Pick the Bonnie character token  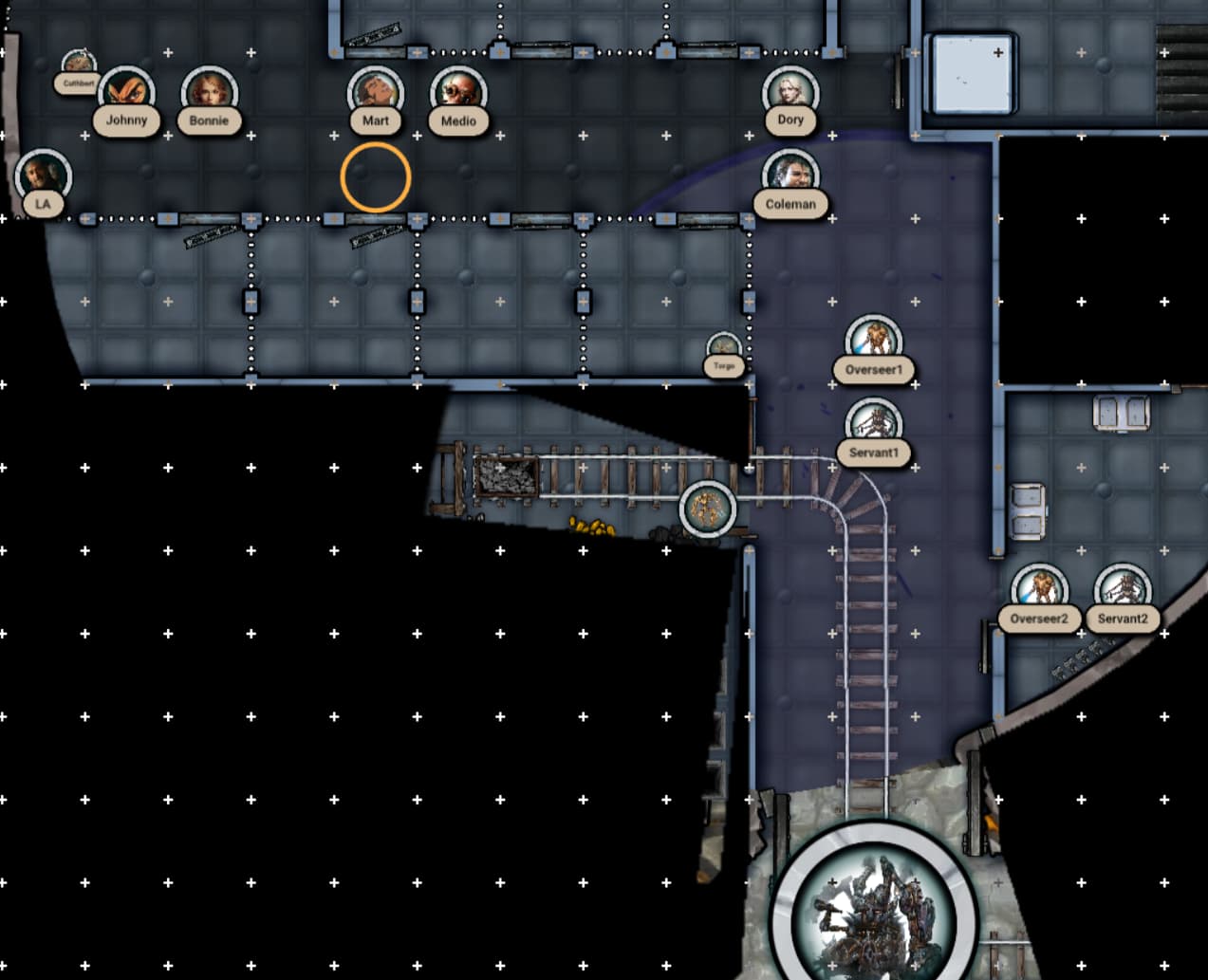pyautogui.click(x=209, y=93)
